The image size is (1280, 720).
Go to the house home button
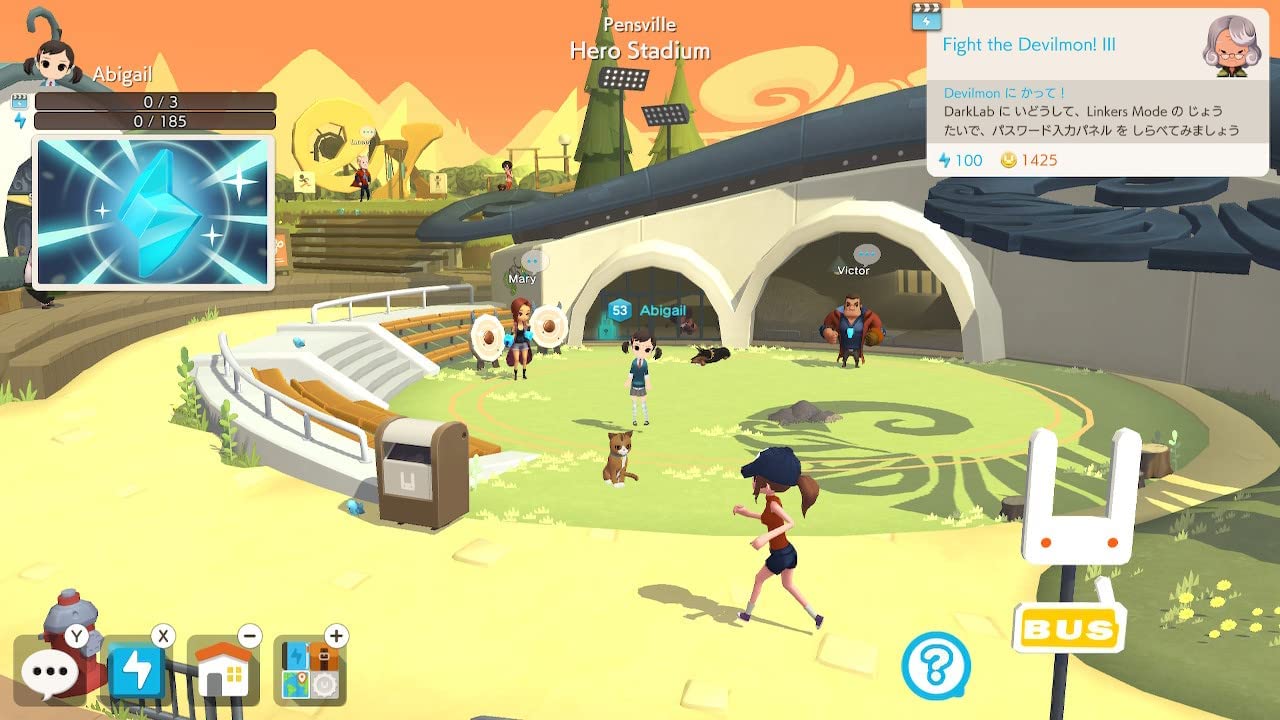[x=224, y=671]
